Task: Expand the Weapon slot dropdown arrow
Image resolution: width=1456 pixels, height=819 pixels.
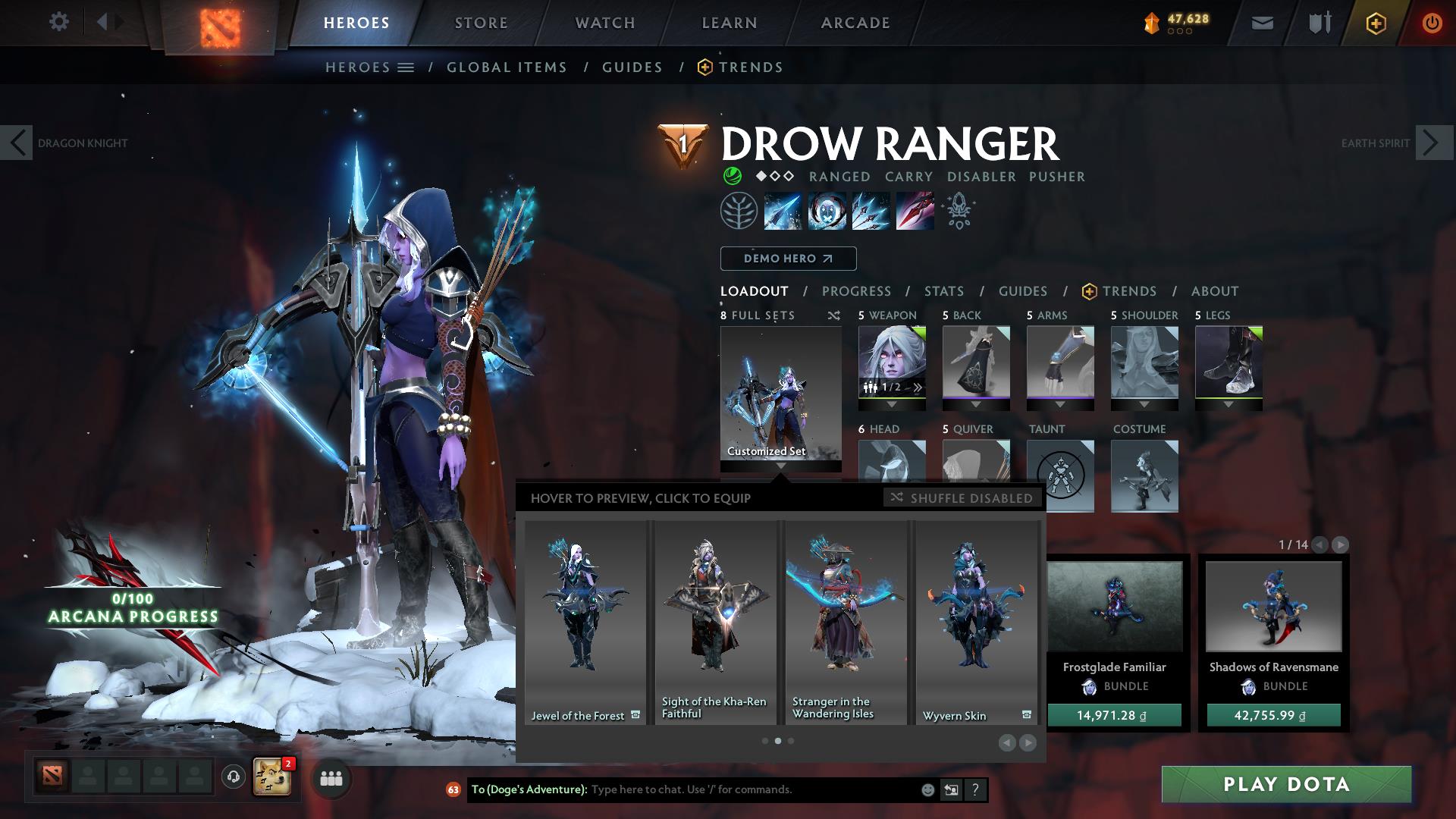Action: (893, 404)
